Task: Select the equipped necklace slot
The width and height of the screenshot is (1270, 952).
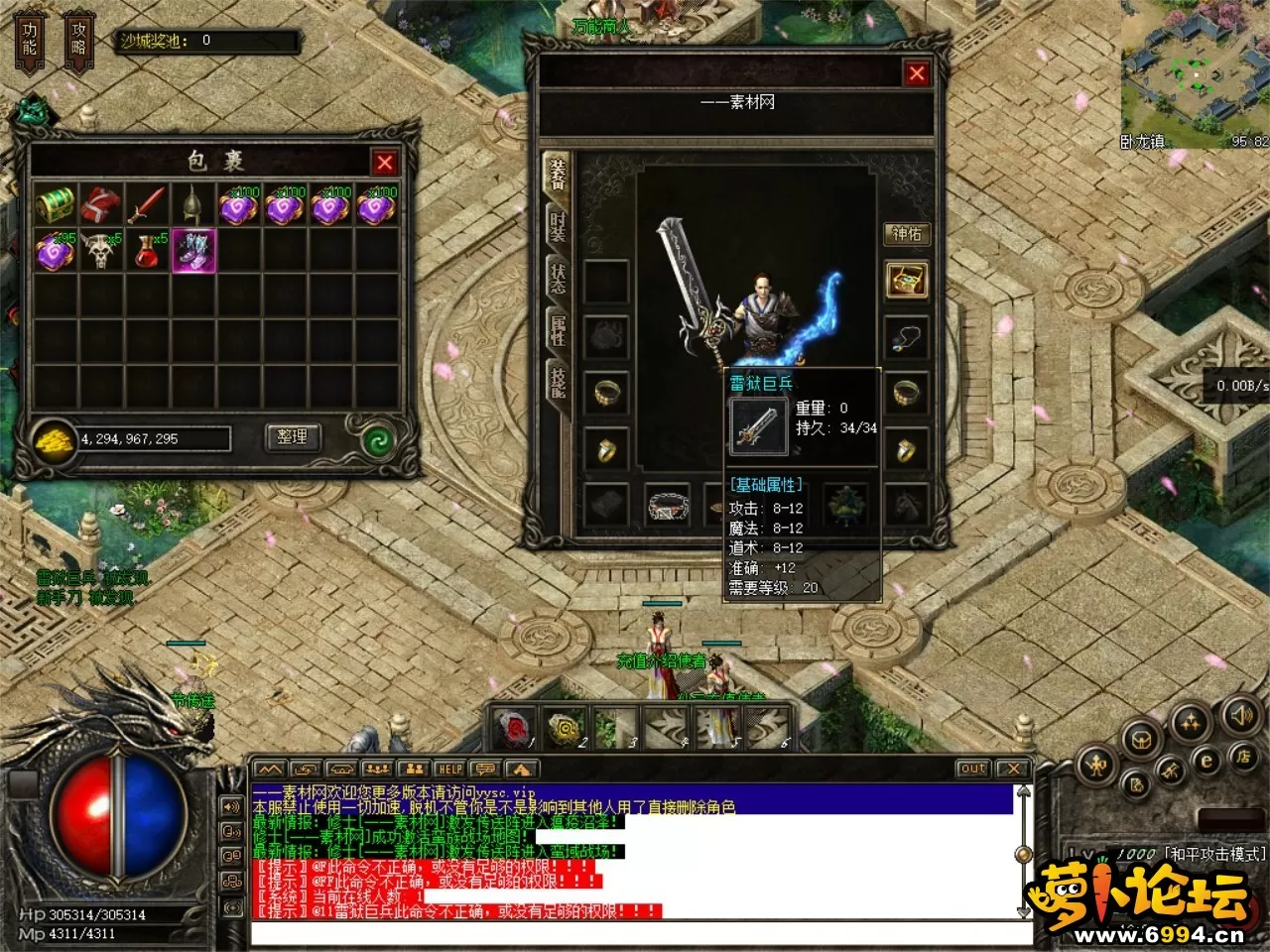Action: point(906,337)
